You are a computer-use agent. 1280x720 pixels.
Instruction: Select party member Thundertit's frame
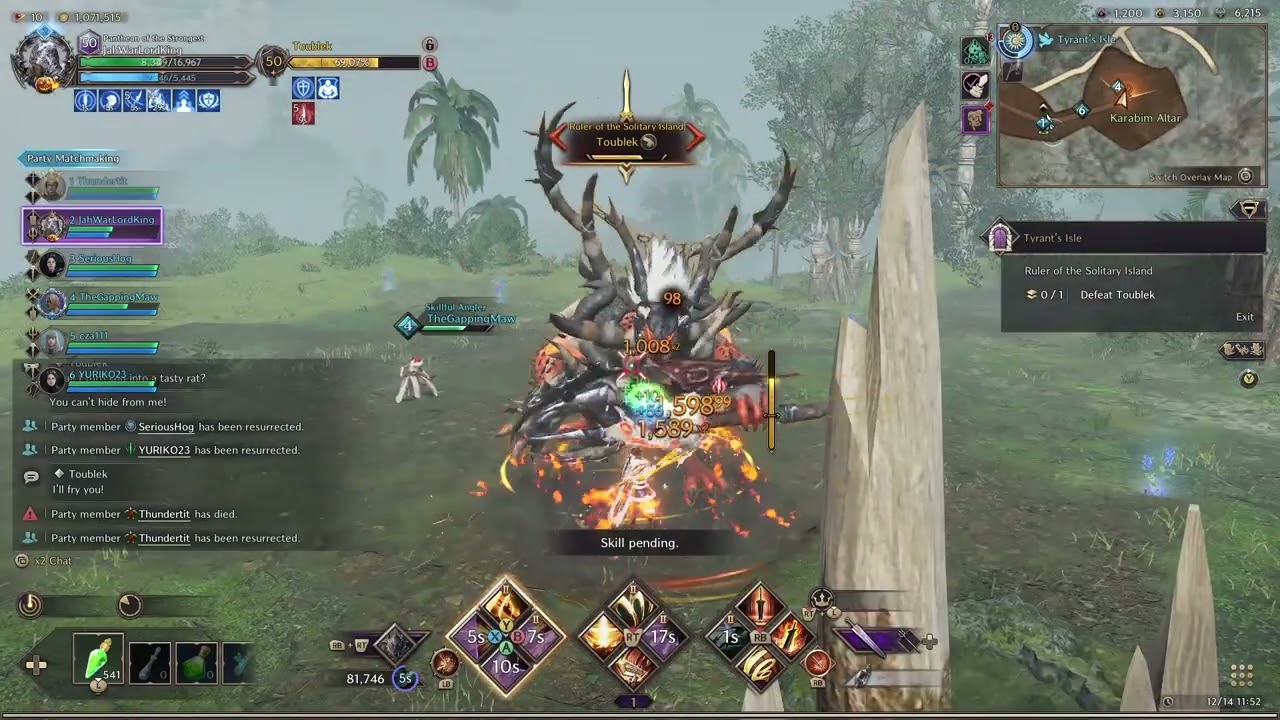click(92, 186)
